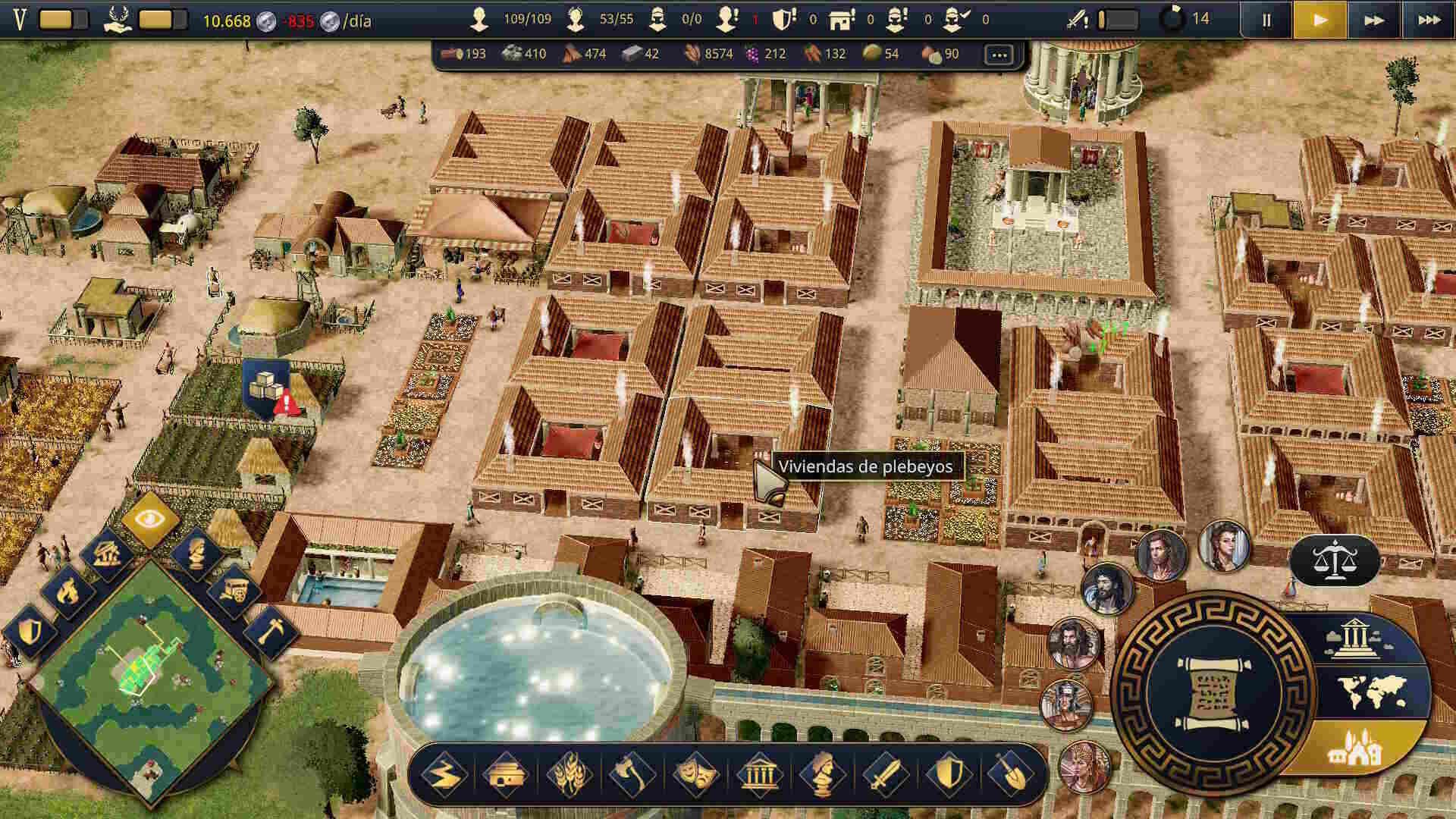Expand the resource bar ellipsis button

click(x=999, y=55)
